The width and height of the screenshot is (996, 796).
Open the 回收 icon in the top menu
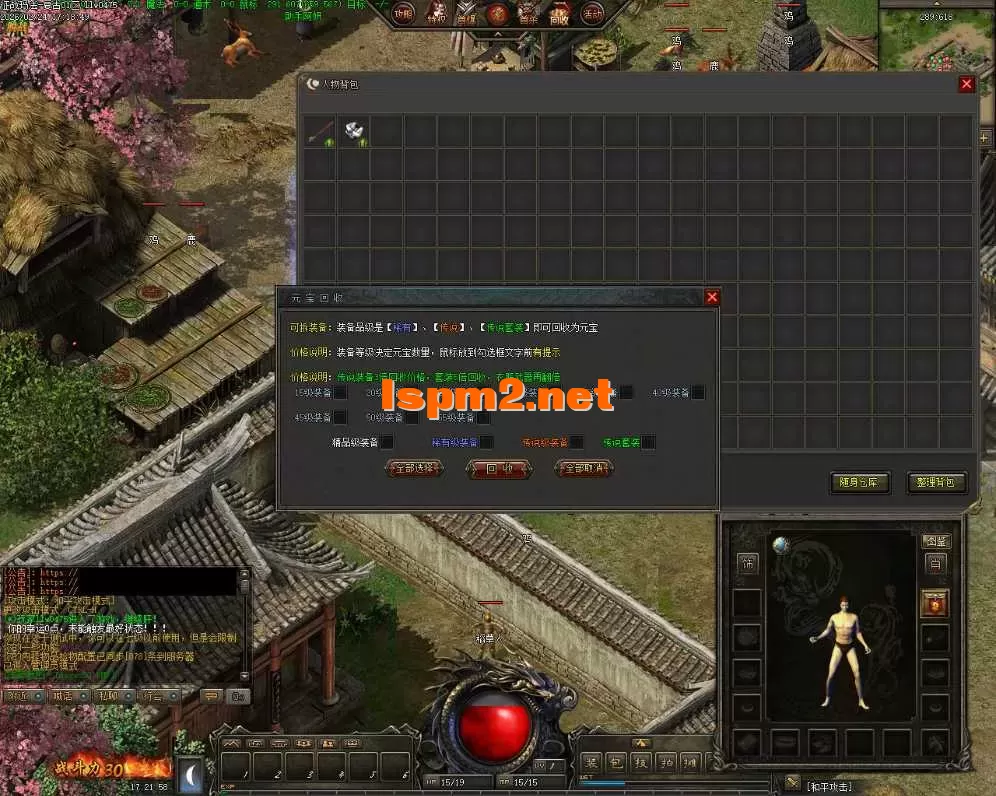[x=560, y=15]
